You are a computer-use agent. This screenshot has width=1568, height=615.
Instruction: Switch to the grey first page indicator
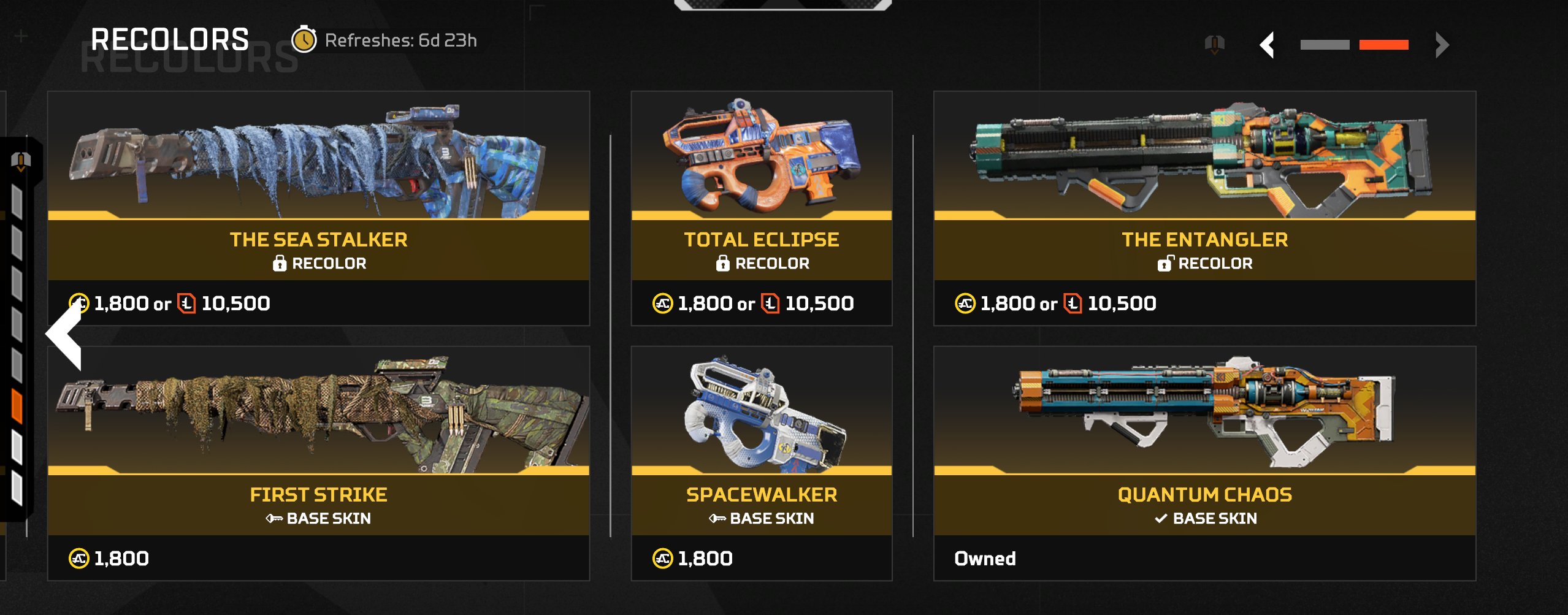[1325, 45]
